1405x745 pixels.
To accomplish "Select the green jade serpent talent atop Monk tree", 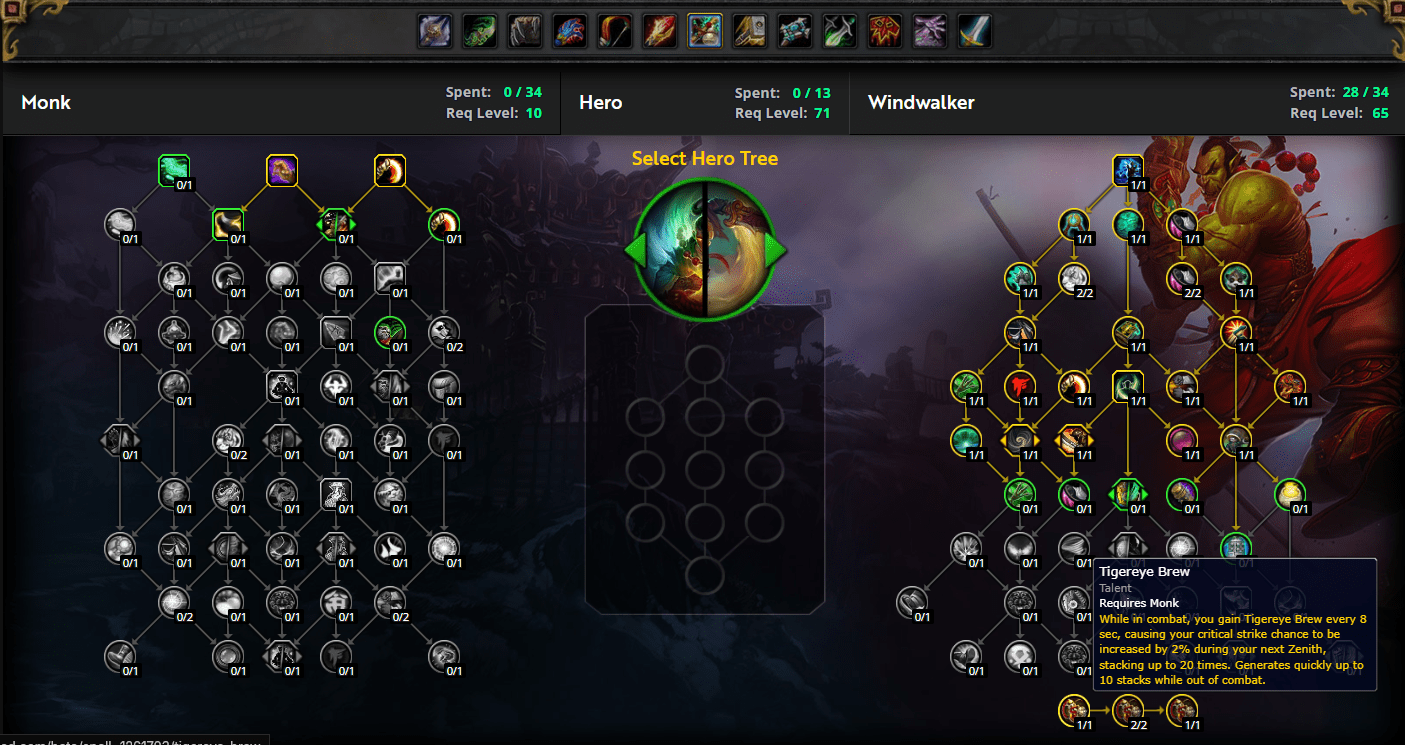I will 172,170.
